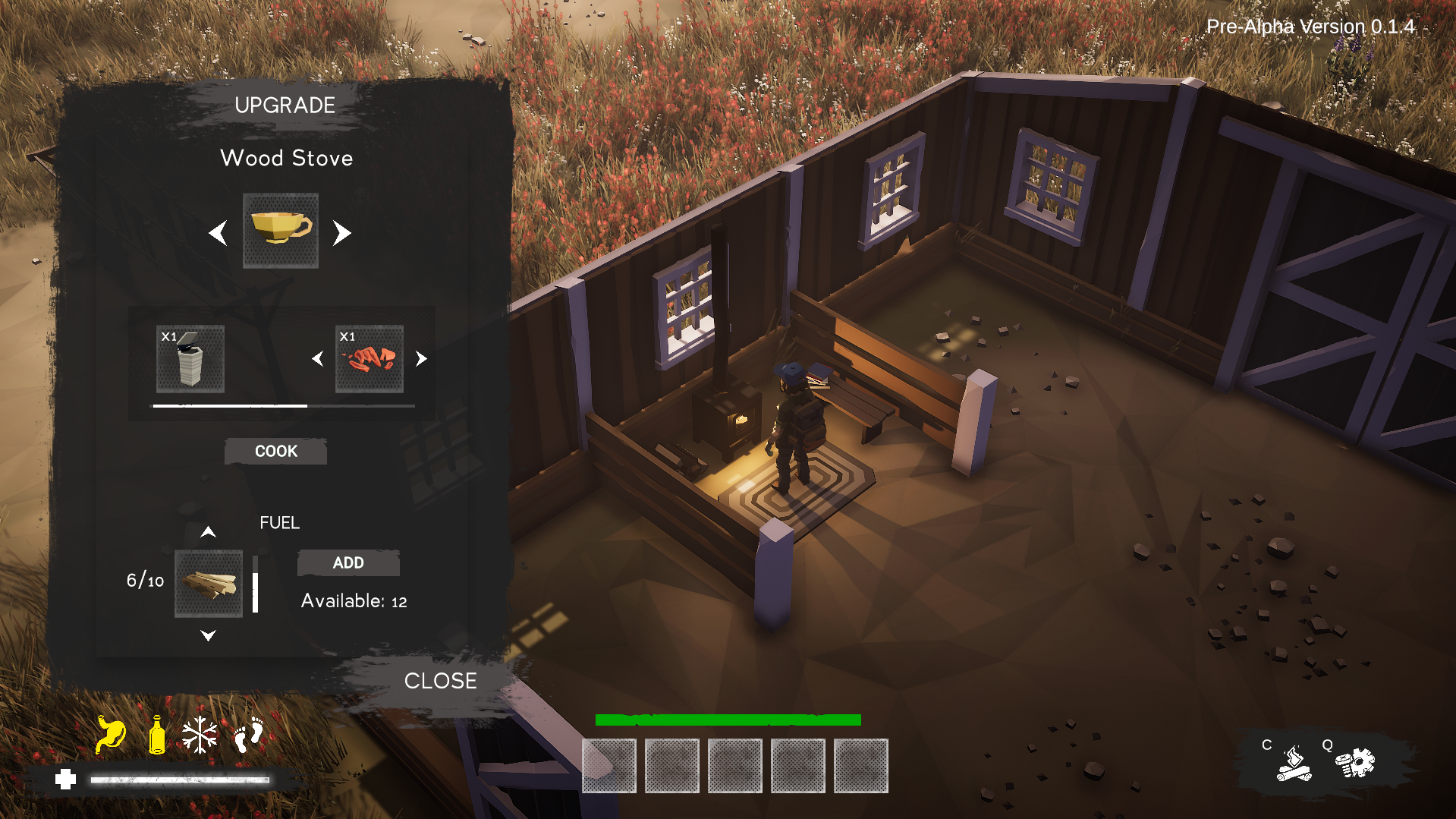Add fuel to the wood stove
Viewport: 1456px width, 819px height.
pyautogui.click(x=348, y=562)
